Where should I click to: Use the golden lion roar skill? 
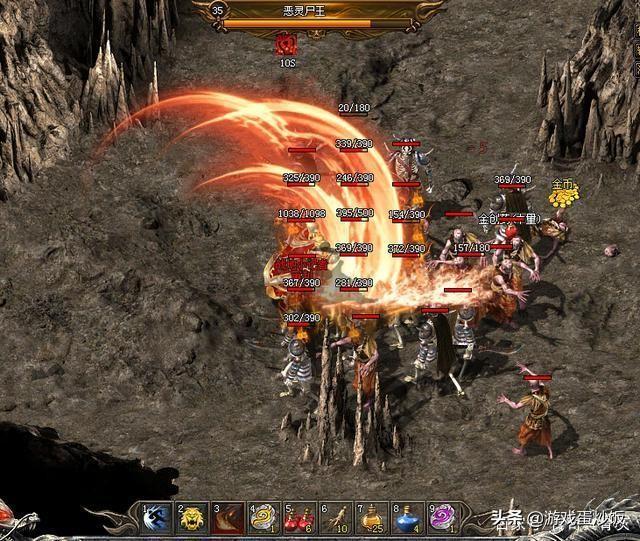pyautogui.click(x=192, y=517)
